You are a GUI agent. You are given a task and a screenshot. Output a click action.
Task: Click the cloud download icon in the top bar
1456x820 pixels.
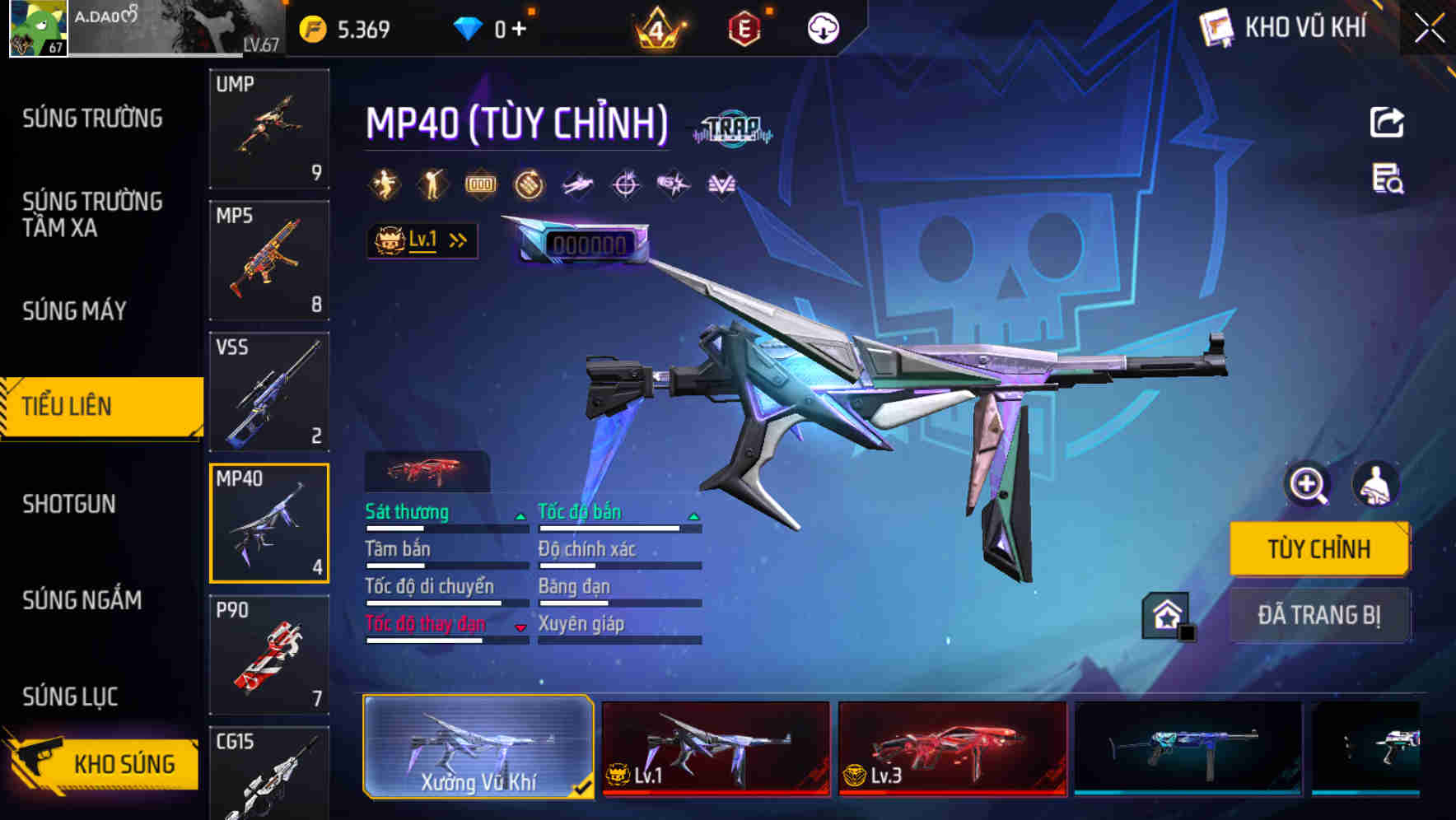tap(823, 28)
